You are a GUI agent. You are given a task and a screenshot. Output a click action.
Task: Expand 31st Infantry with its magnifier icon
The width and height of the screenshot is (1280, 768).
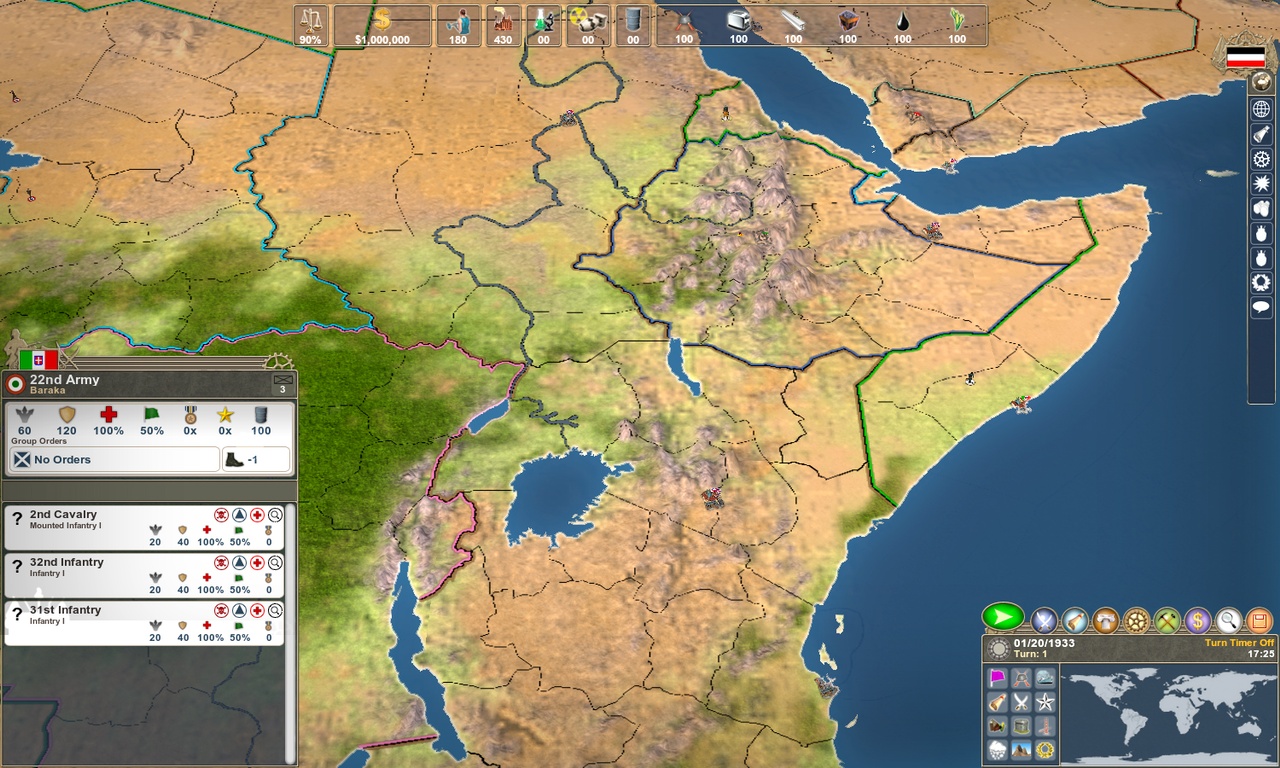(273, 611)
